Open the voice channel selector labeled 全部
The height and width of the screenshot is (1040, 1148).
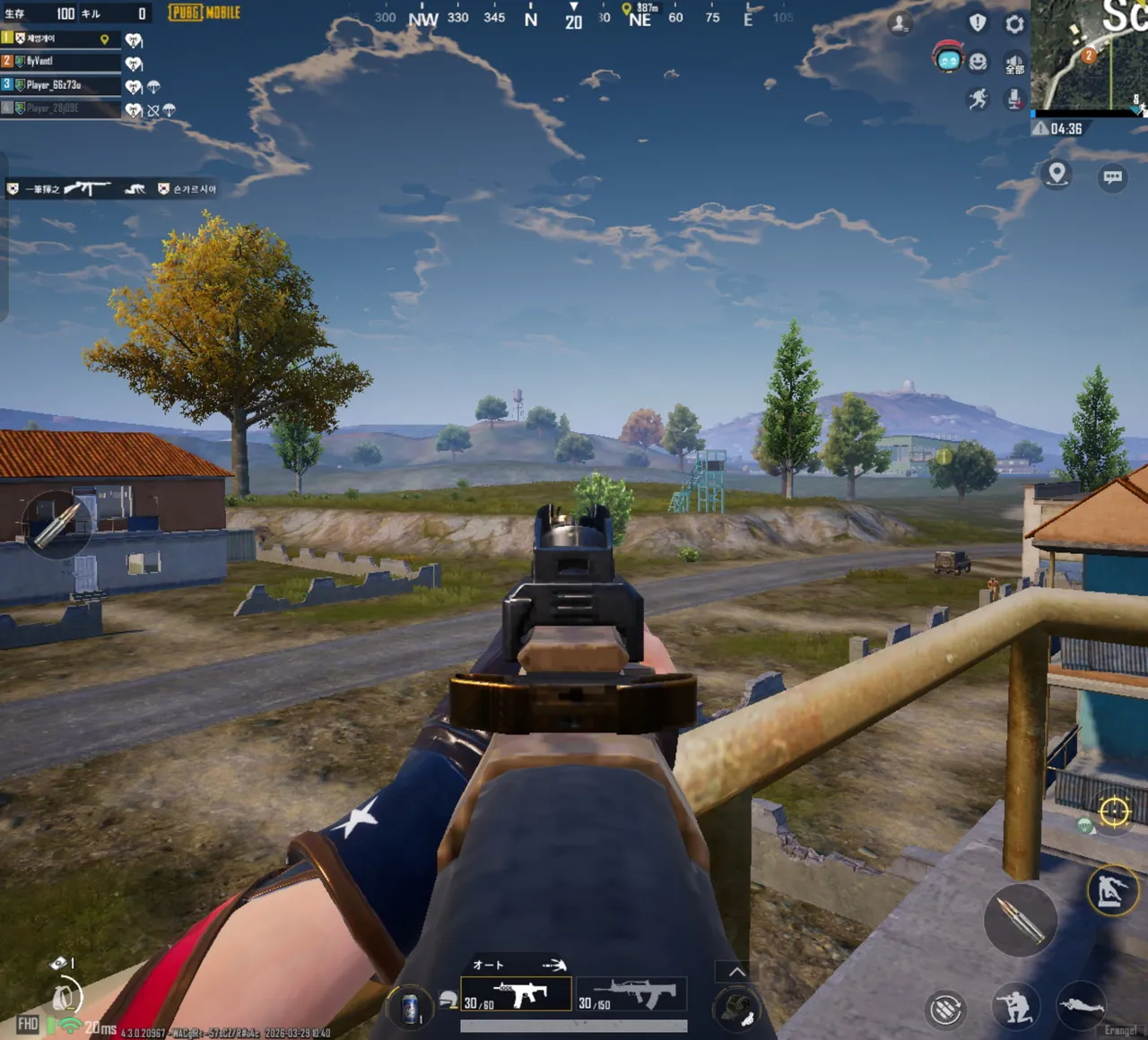click(1013, 65)
